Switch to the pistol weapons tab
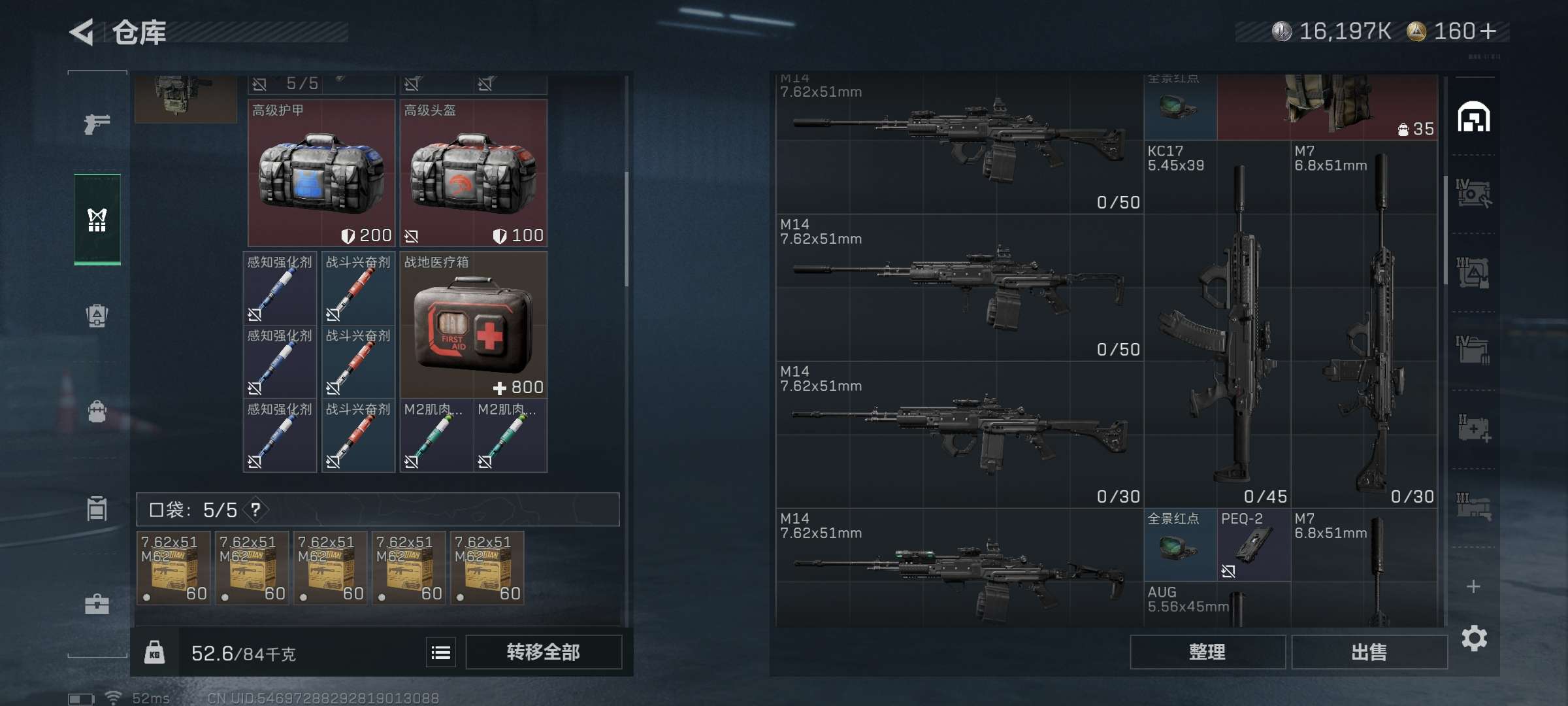The height and width of the screenshot is (706, 1568). [x=97, y=123]
